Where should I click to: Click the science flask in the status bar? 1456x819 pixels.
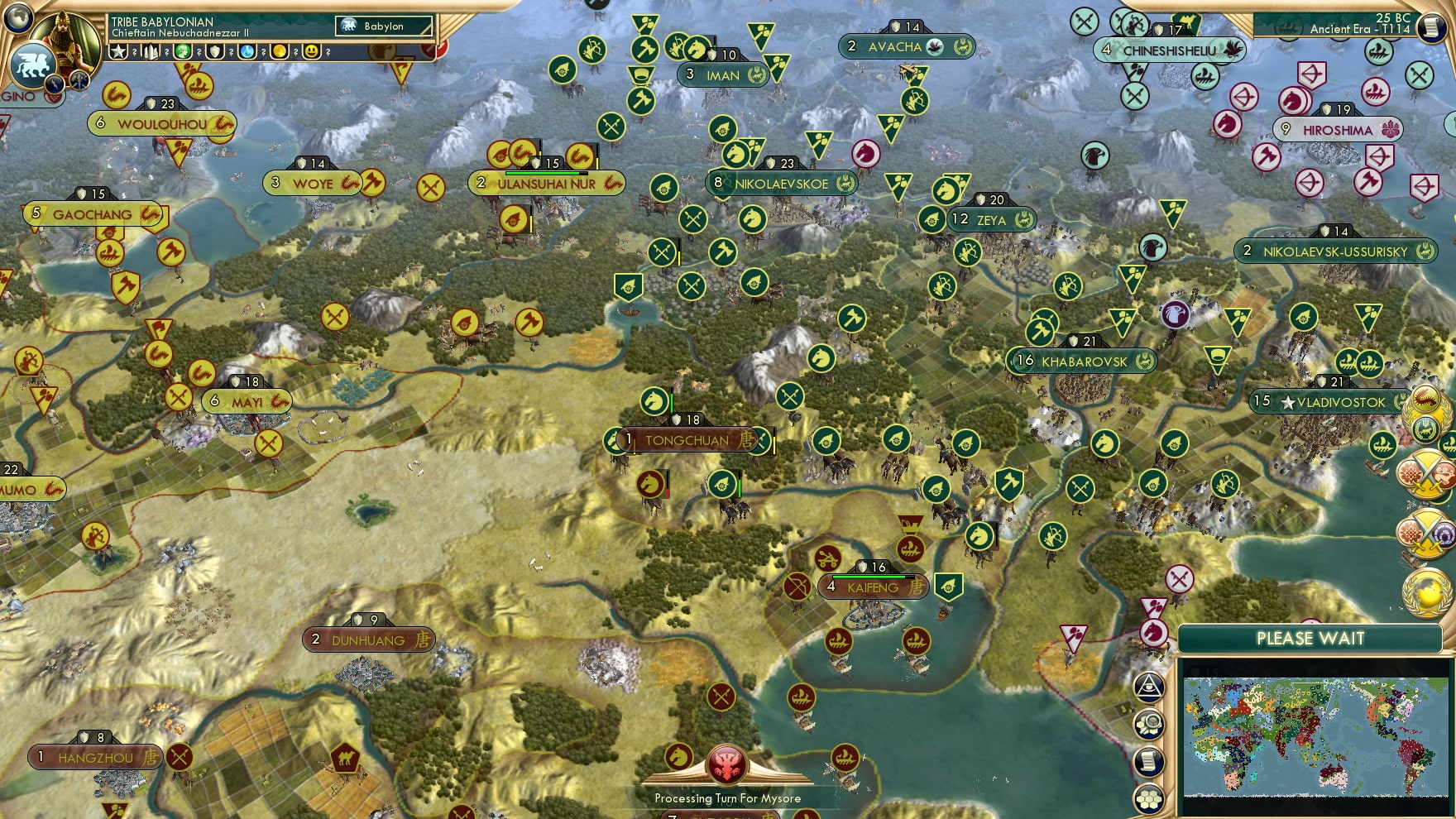(x=248, y=51)
